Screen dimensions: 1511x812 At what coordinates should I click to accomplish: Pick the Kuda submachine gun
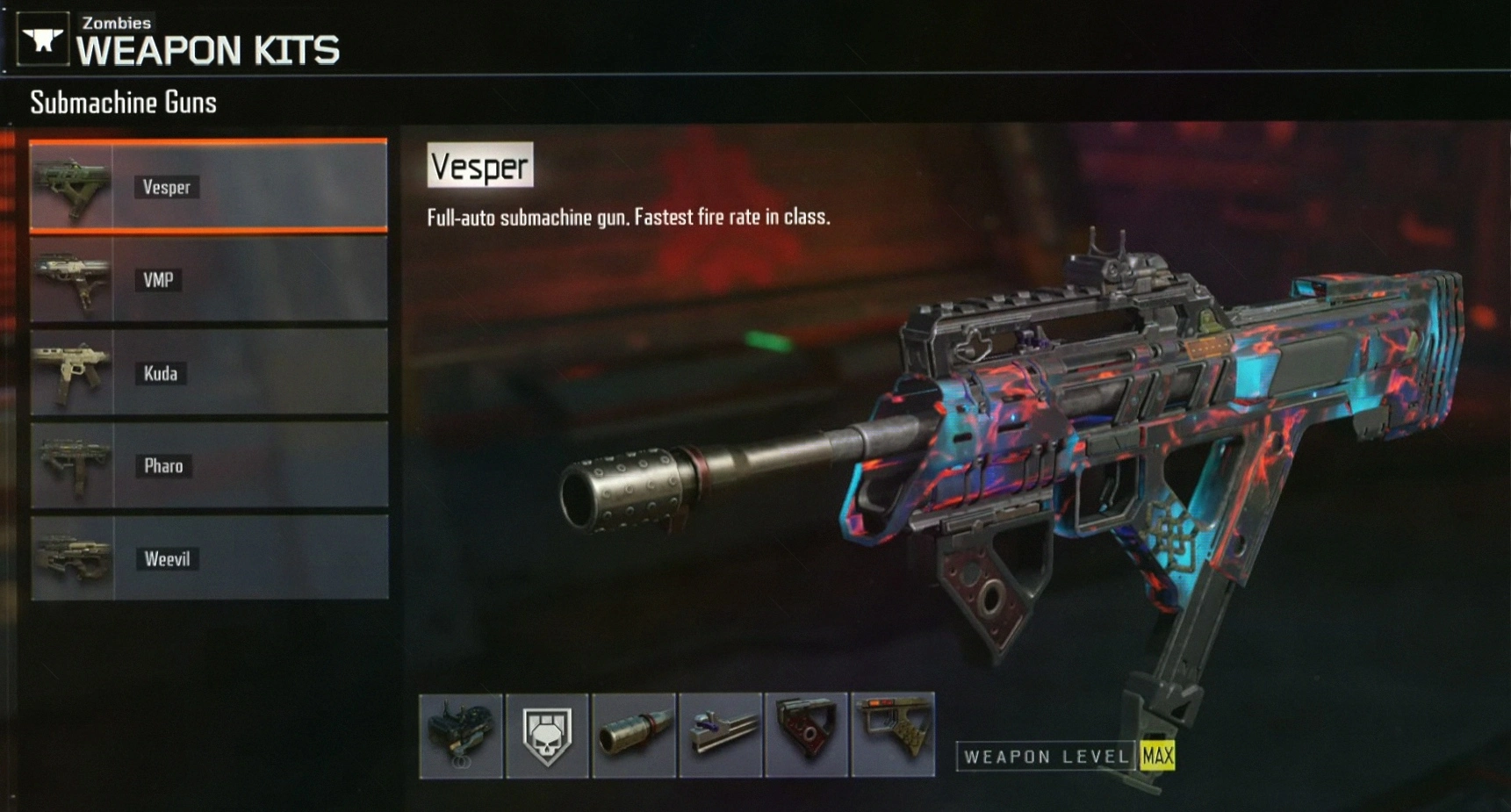pos(208,372)
